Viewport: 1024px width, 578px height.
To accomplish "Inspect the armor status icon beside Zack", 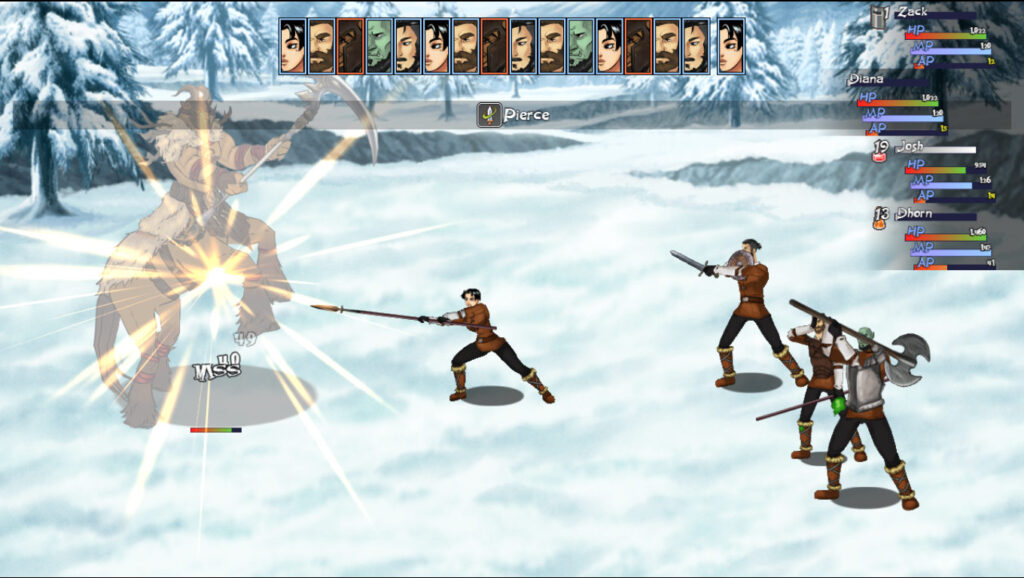I will (x=879, y=16).
